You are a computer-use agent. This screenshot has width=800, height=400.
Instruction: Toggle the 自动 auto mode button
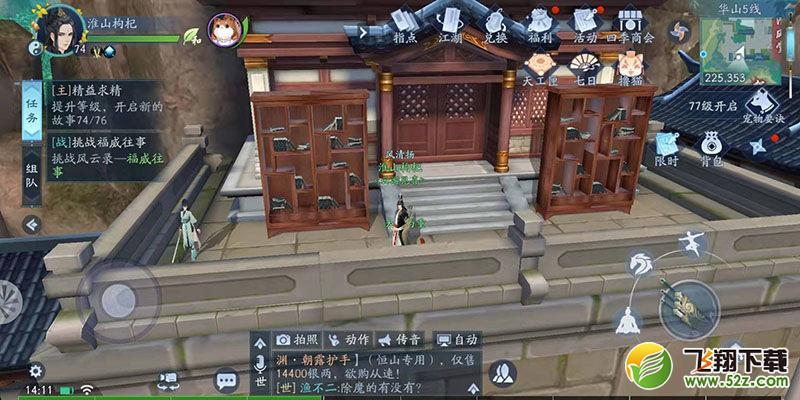tap(457, 340)
